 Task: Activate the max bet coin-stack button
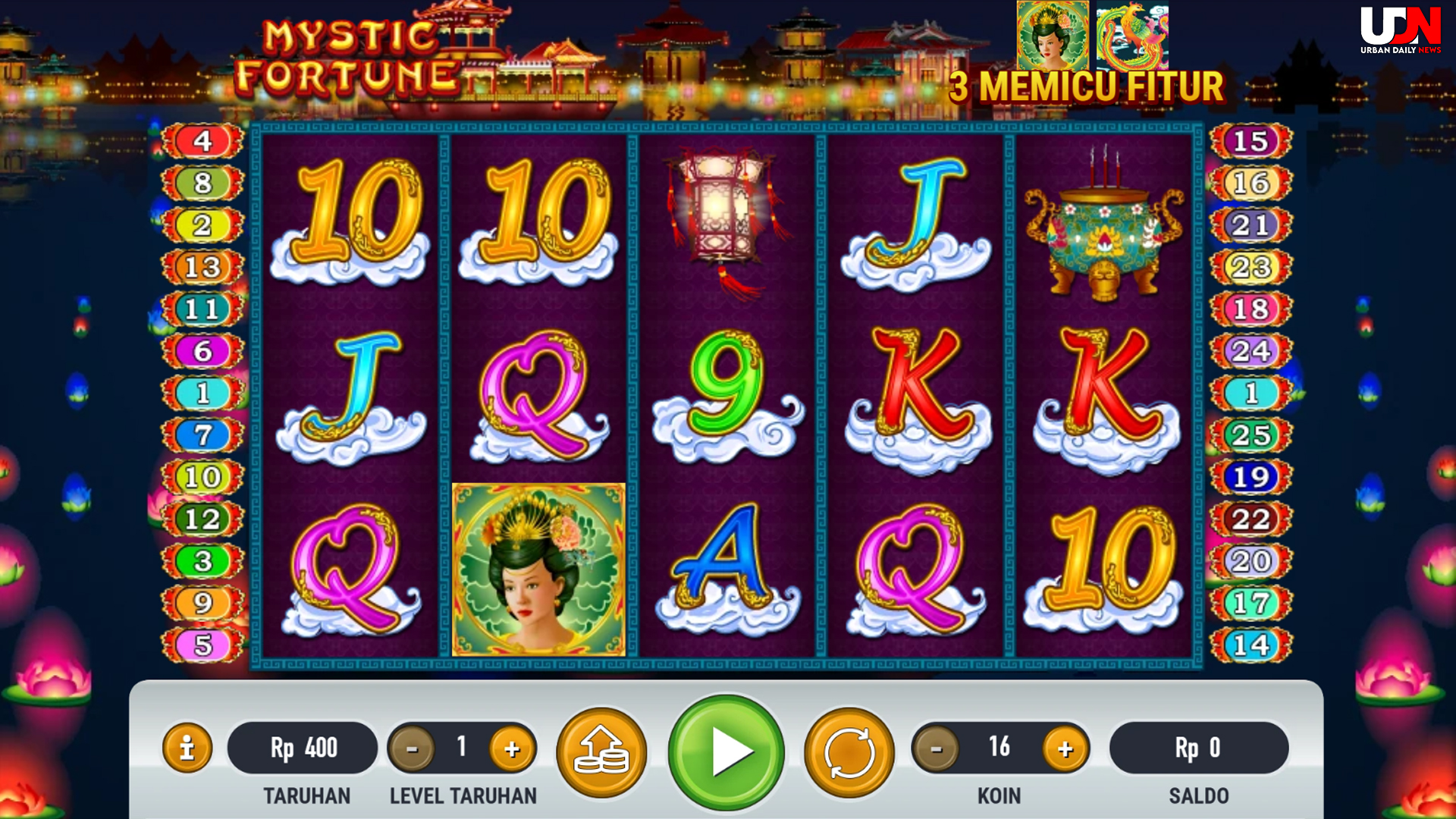click(x=601, y=752)
